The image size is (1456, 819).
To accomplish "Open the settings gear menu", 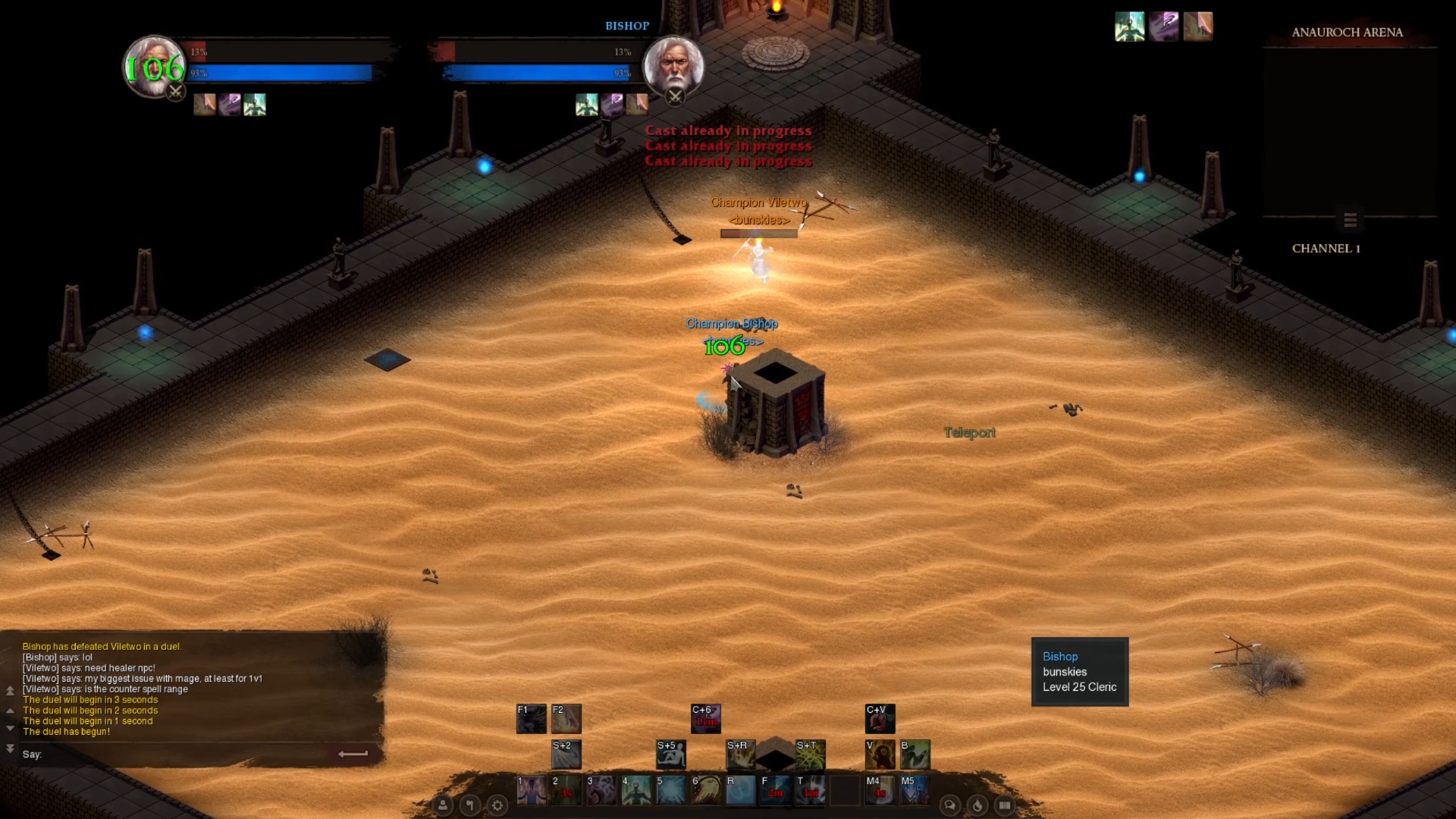I will 497,805.
